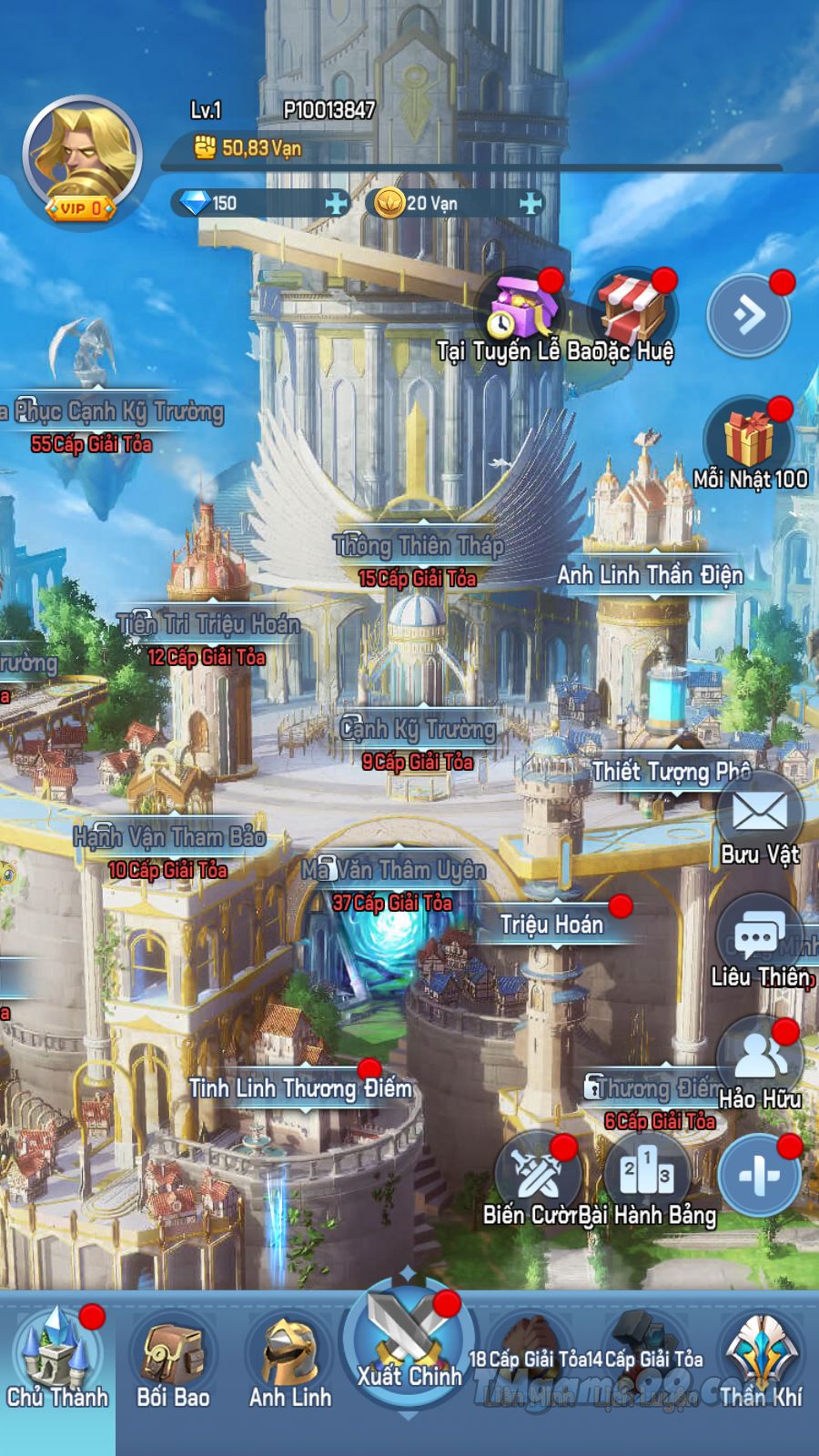View the Bài Hành Bảng ranking podium
Image resolution: width=819 pixels, height=1456 pixels.
(x=647, y=1176)
